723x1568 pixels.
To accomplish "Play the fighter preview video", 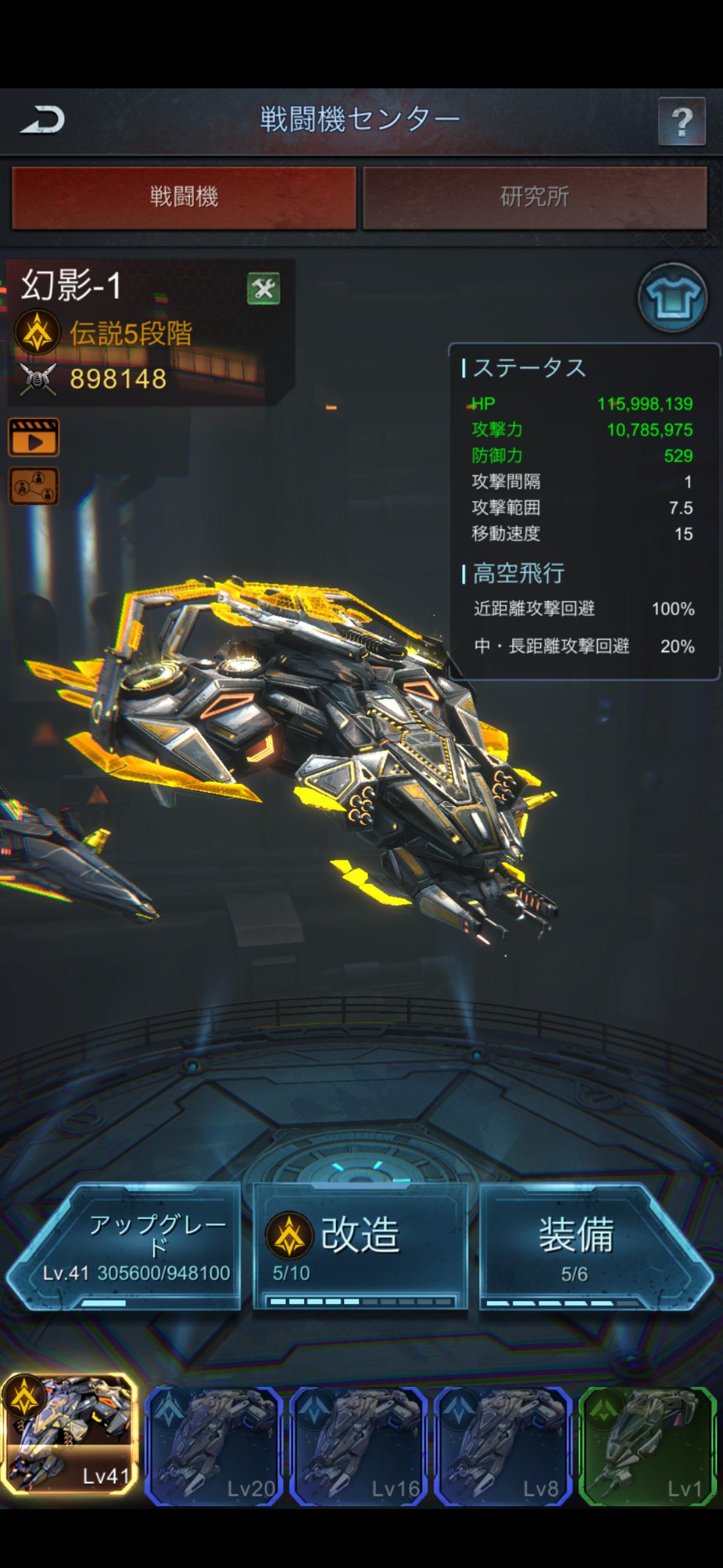I will 34,437.
